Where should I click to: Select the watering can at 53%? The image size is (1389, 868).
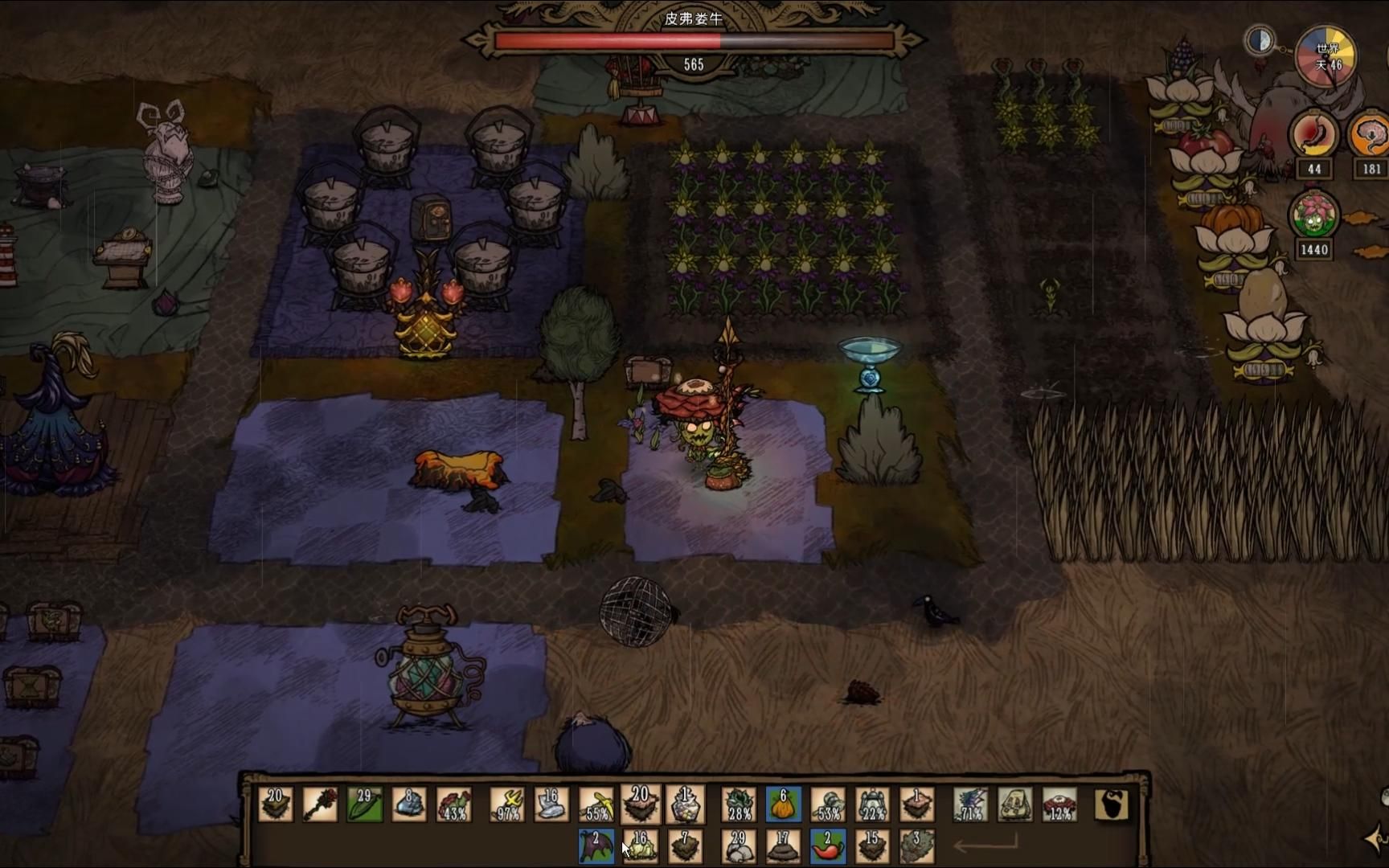[828, 805]
